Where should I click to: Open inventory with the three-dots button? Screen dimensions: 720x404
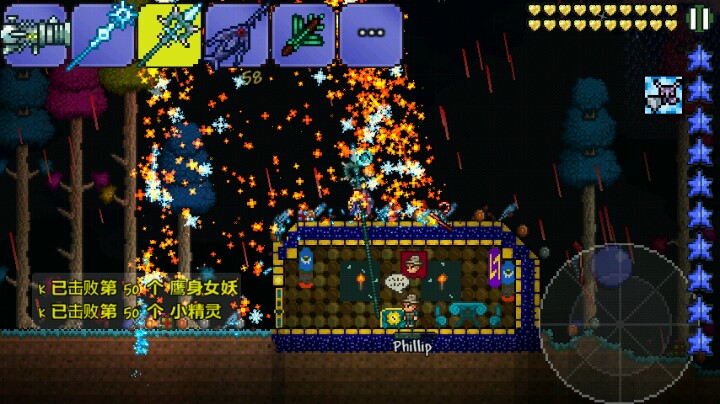(370, 35)
